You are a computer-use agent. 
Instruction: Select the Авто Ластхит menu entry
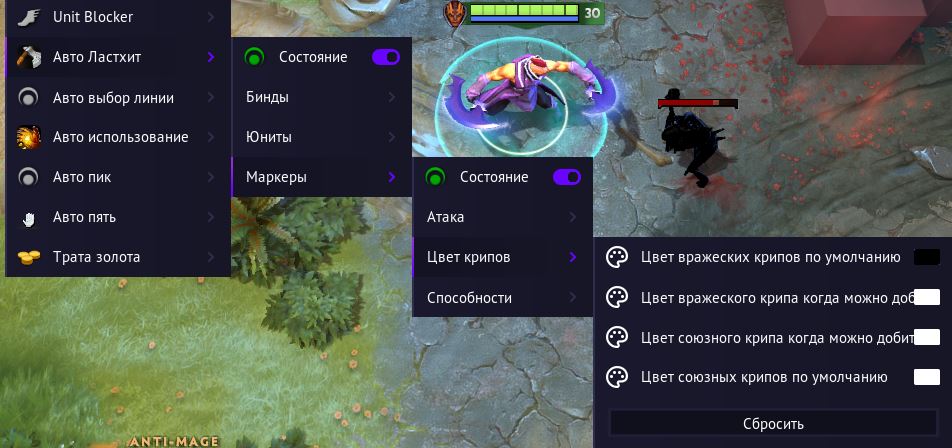click(x=115, y=57)
